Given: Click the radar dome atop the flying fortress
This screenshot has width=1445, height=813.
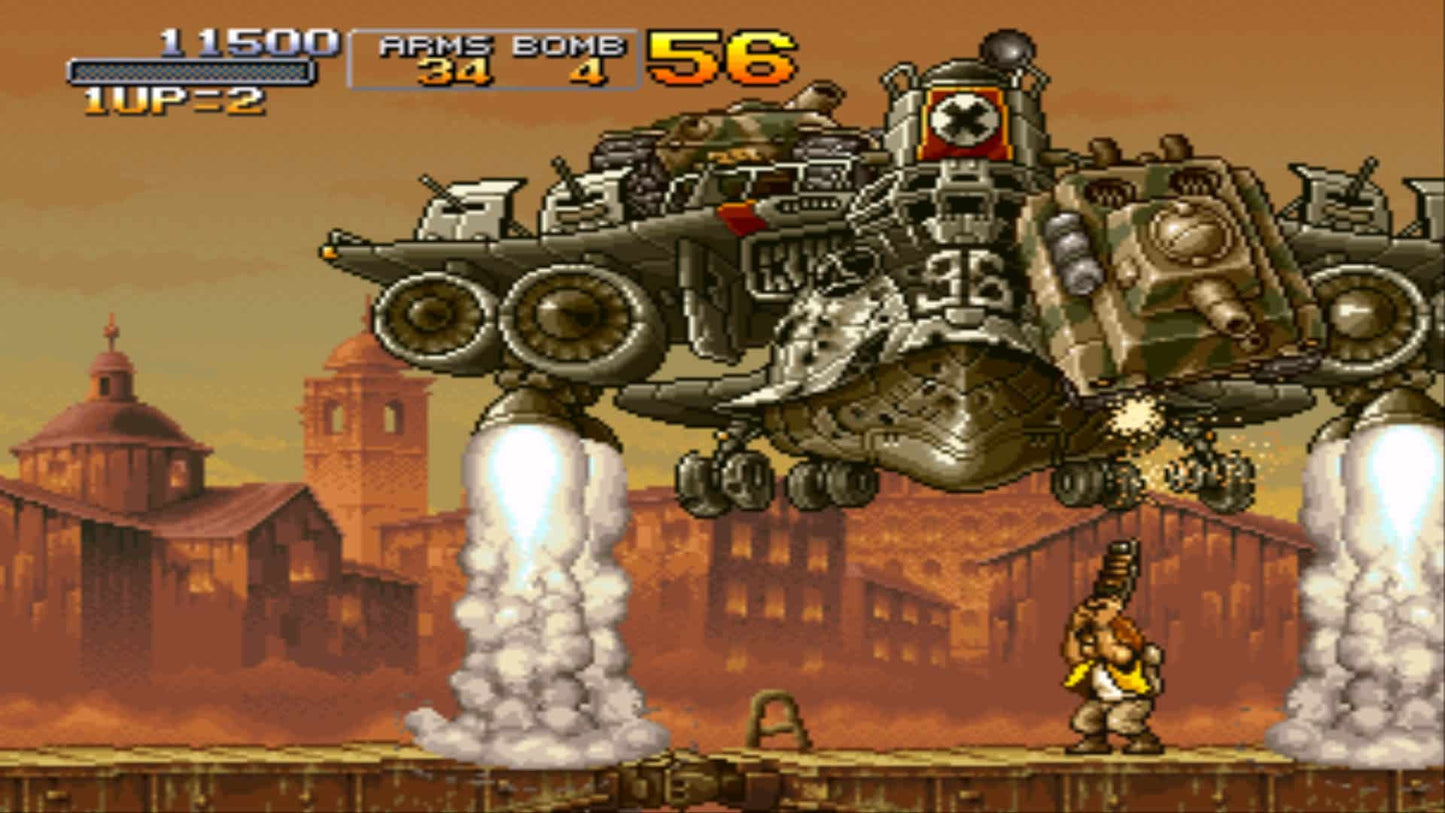Looking at the screenshot, I should point(1007,44).
